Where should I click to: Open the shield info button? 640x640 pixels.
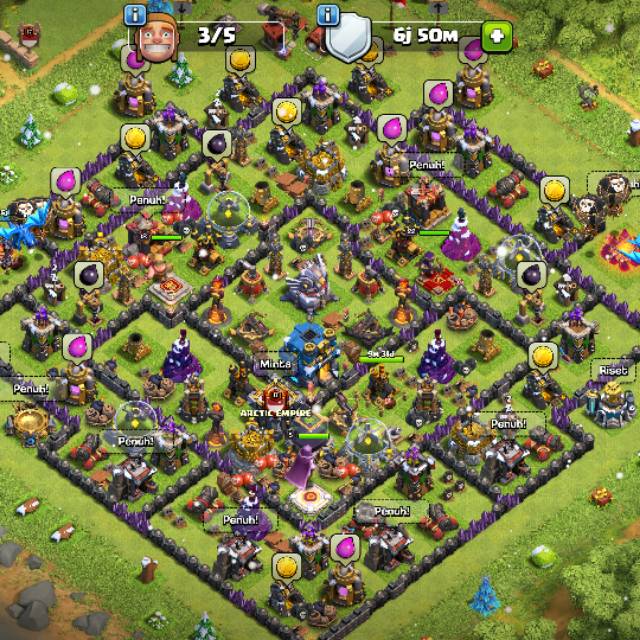[x=327, y=14]
